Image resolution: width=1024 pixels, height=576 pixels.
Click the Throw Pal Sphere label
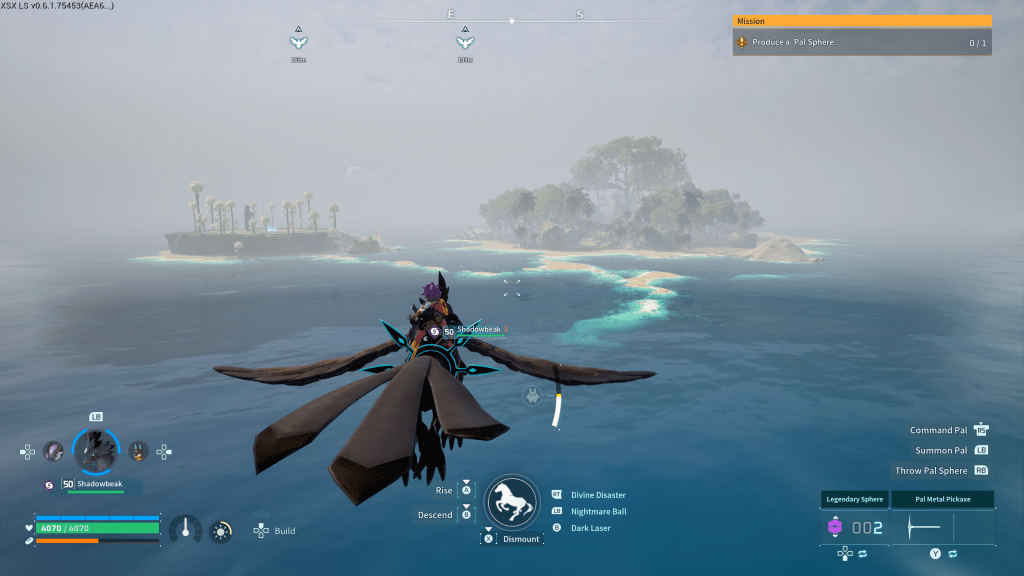[x=931, y=470]
